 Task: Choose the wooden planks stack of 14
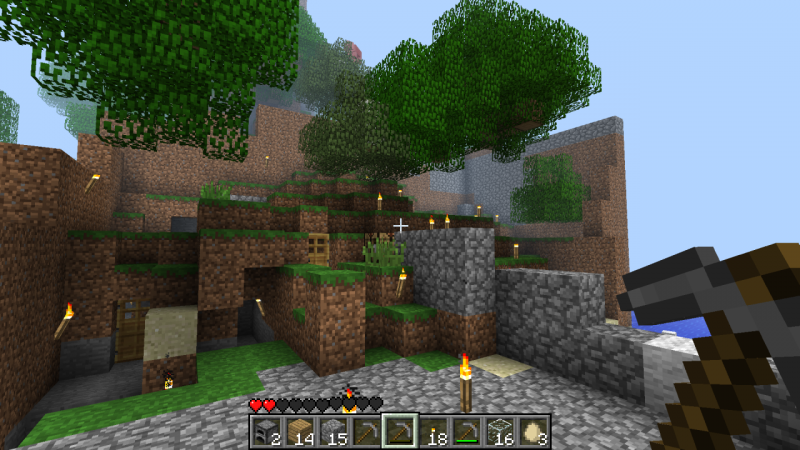pyautogui.click(x=300, y=430)
